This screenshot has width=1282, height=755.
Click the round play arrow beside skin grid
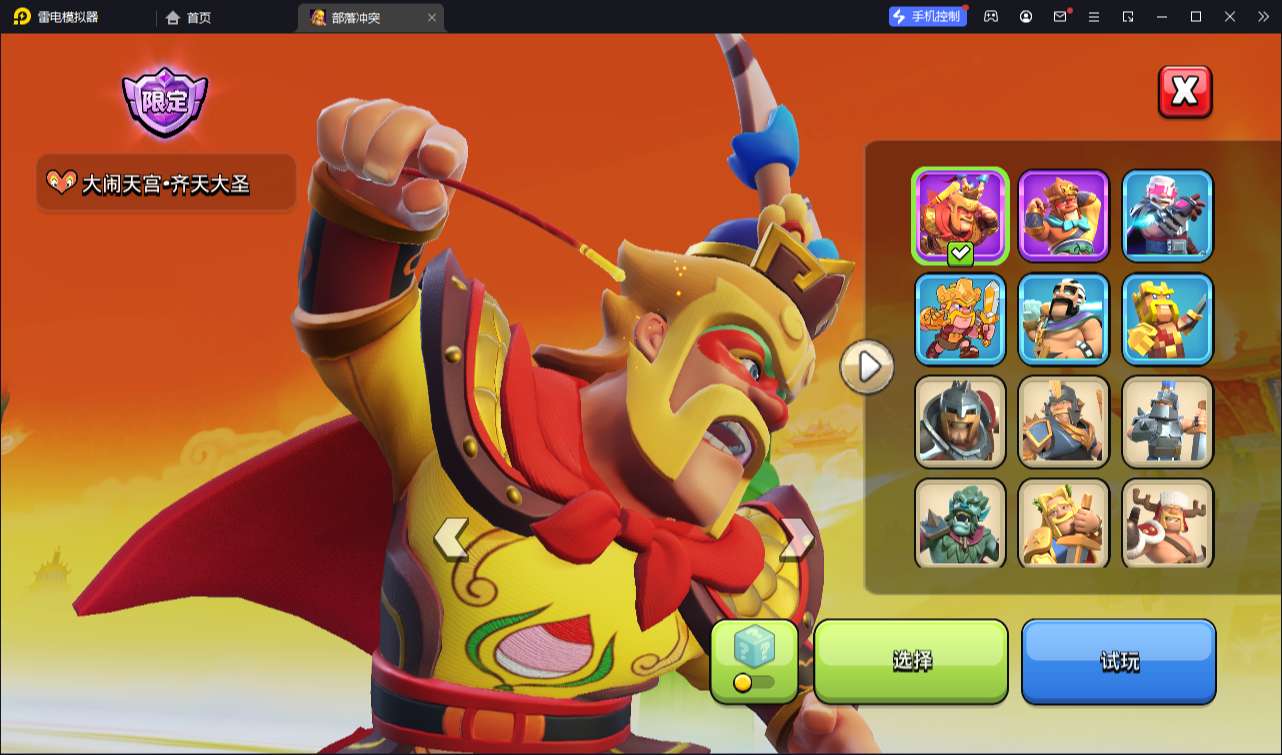tap(867, 367)
